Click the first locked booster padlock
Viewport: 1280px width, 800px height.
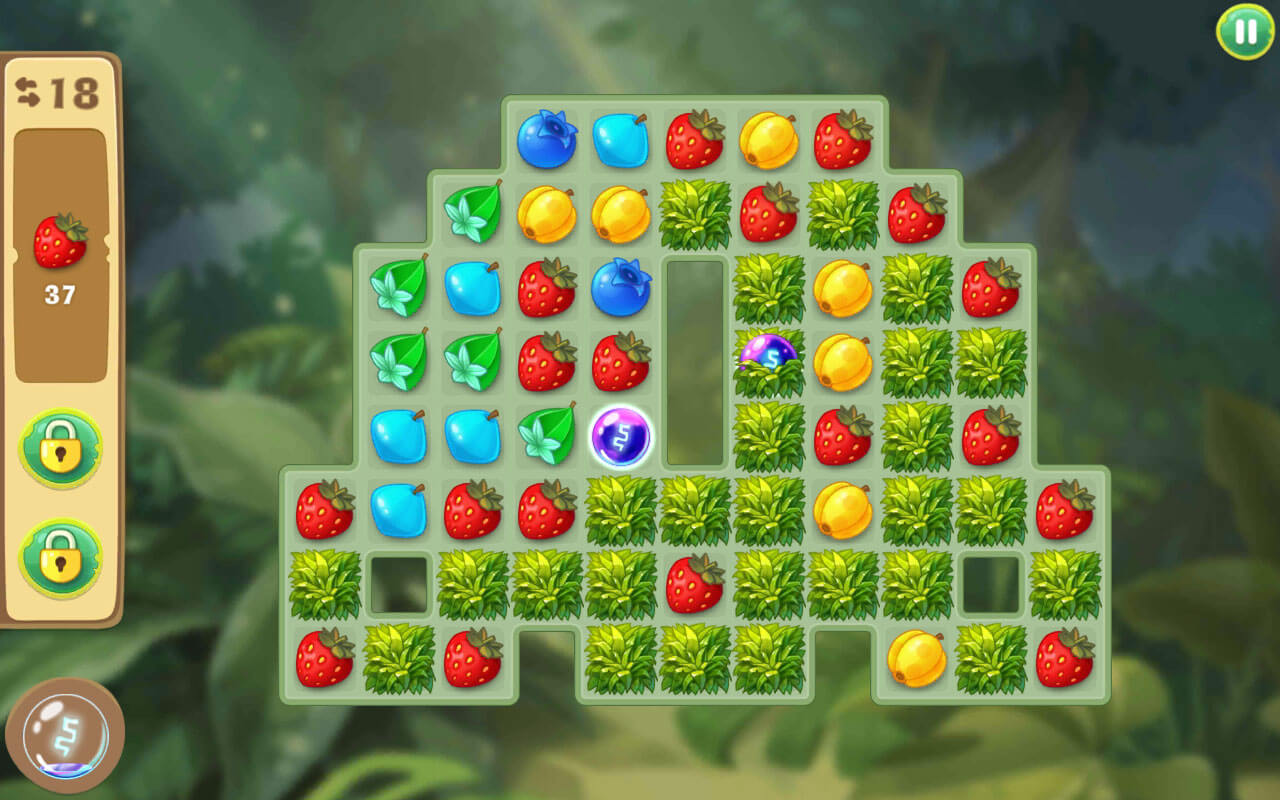click(60, 447)
